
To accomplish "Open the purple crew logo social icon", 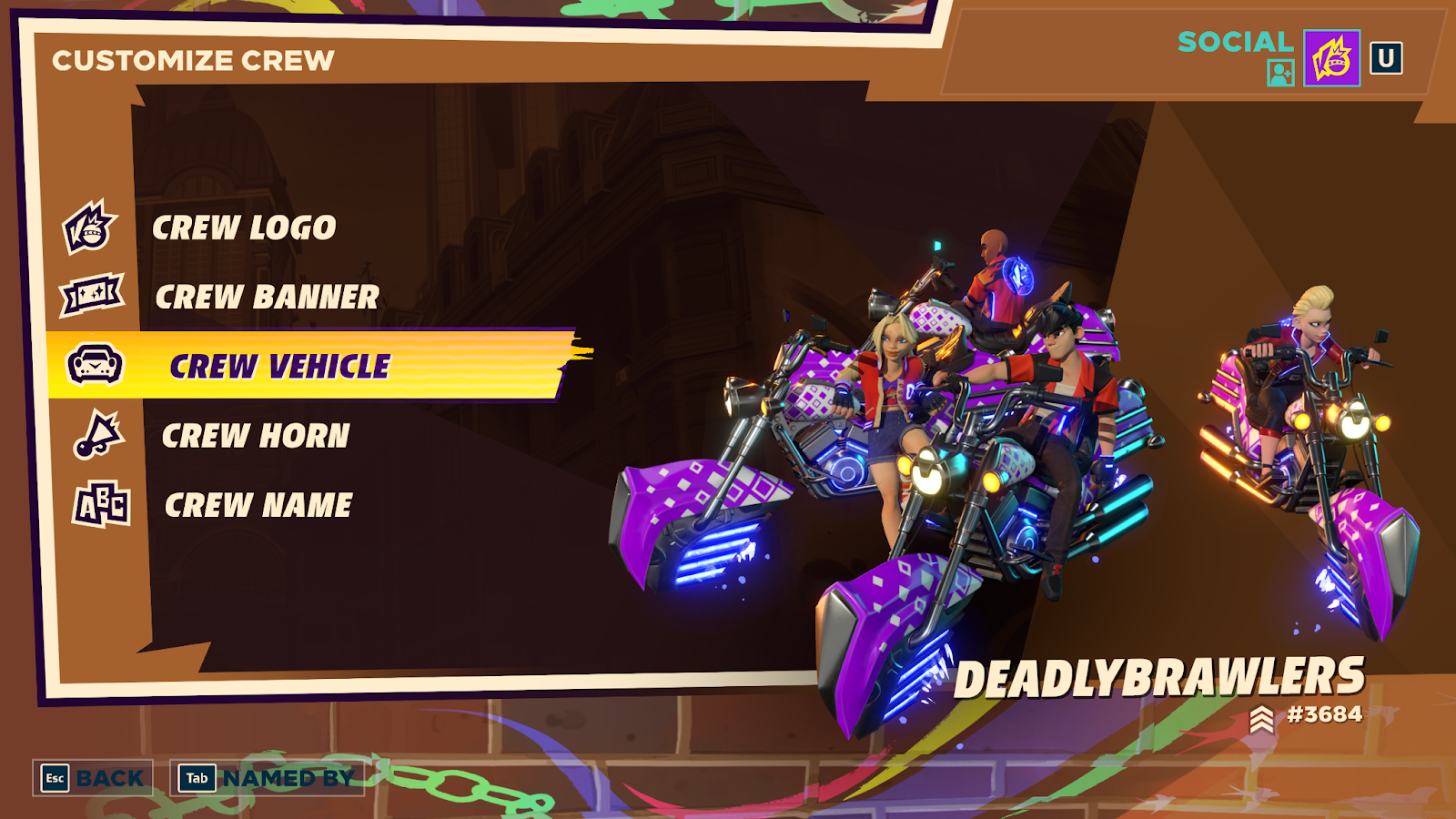I will click(1331, 58).
